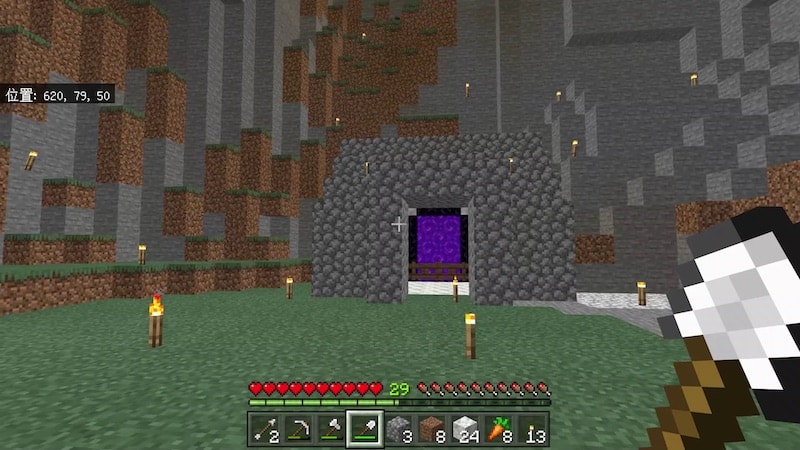Choose the carrot slot in the hotbar
The width and height of the screenshot is (800, 450).
(x=500, y=429)
